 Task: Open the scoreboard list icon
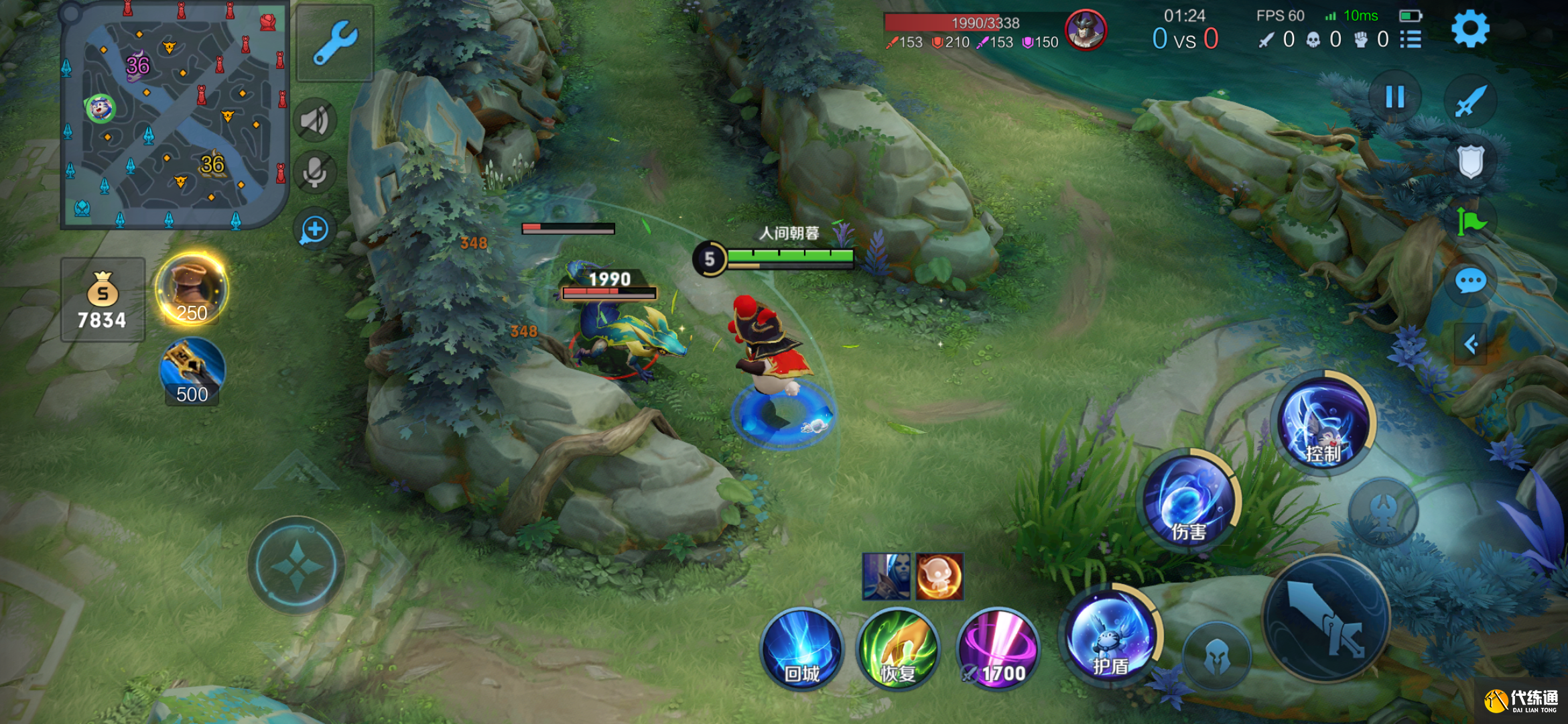pos(1411,40)
